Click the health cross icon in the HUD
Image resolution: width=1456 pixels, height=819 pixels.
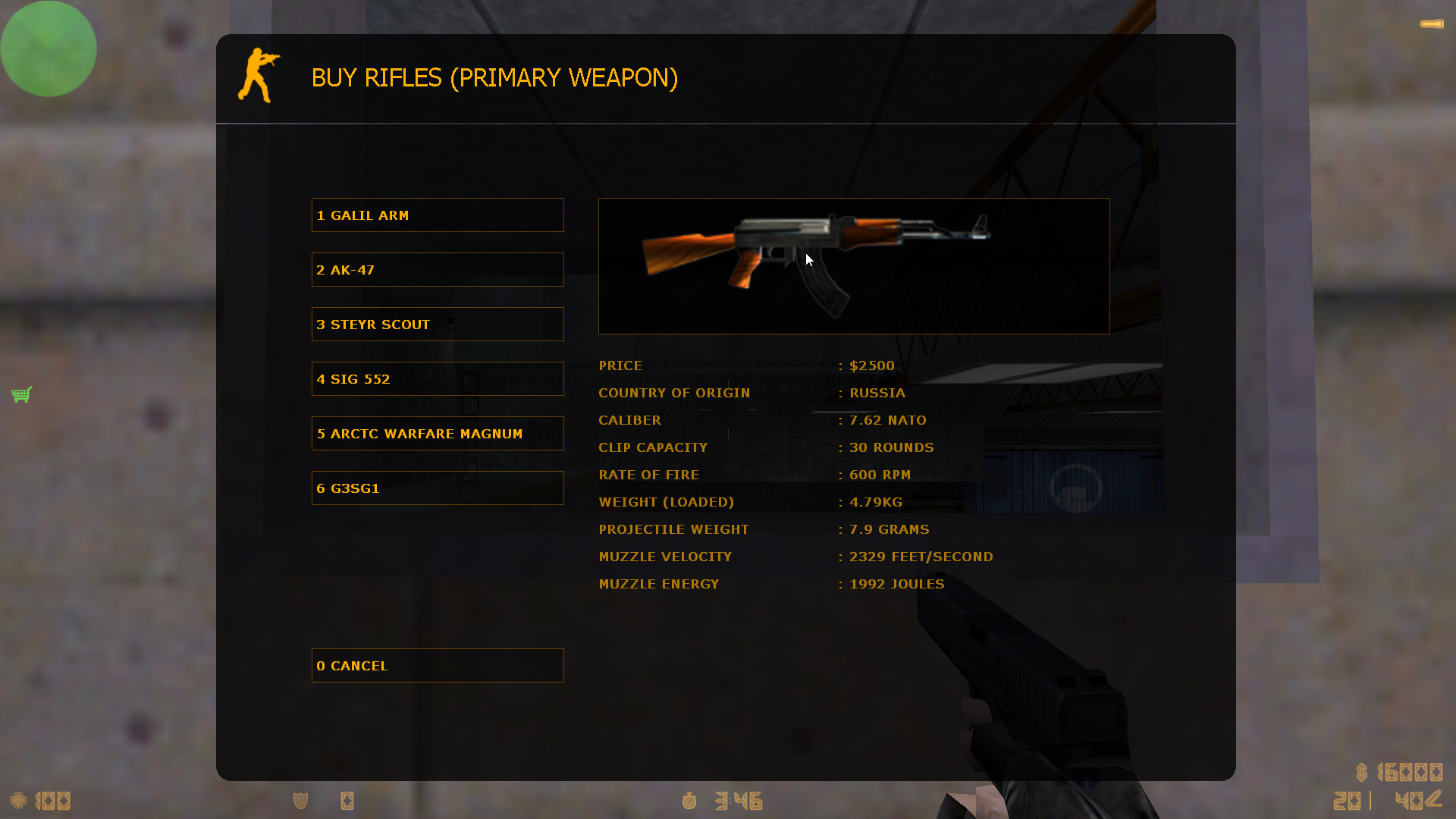17,801
